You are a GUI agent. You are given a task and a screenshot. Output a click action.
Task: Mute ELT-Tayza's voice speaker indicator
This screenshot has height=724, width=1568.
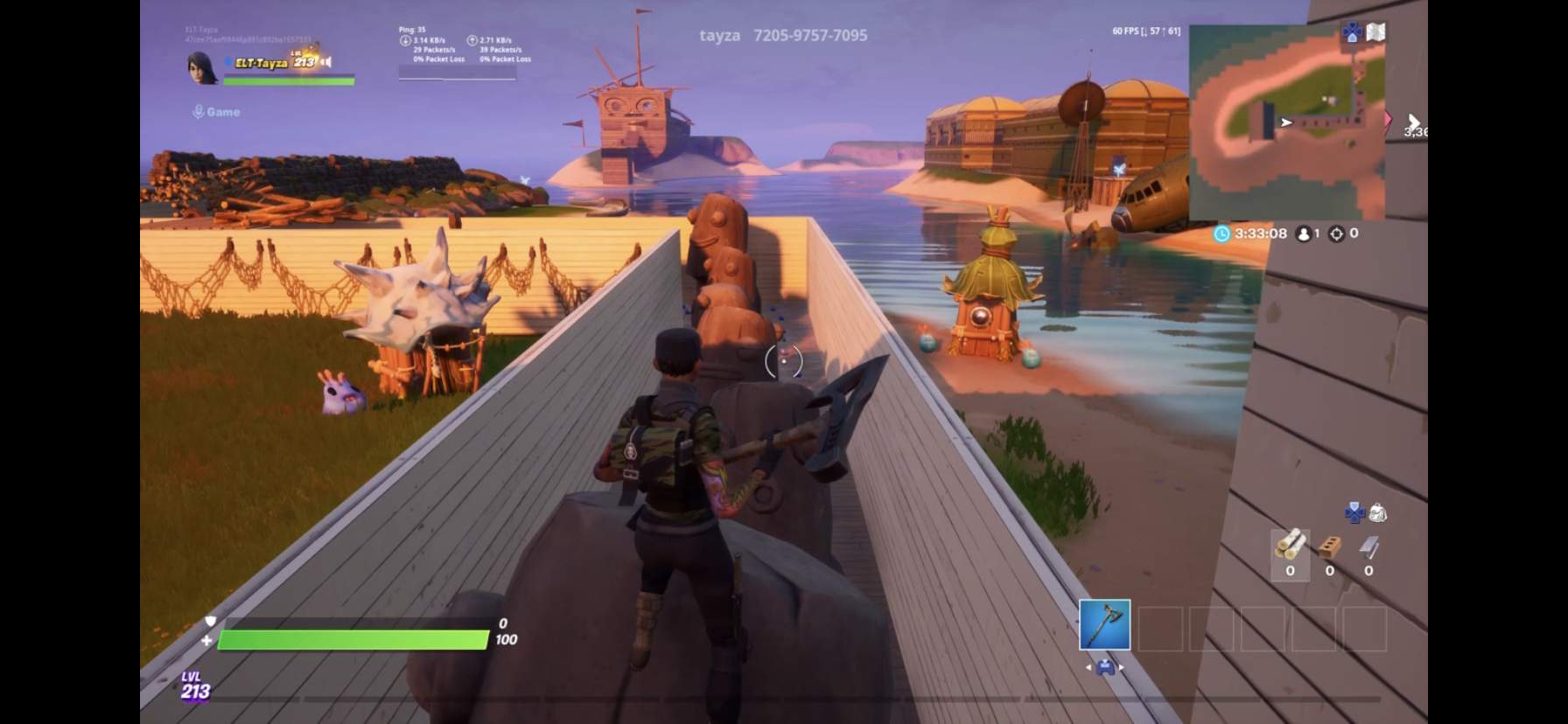tap(326, 62)
